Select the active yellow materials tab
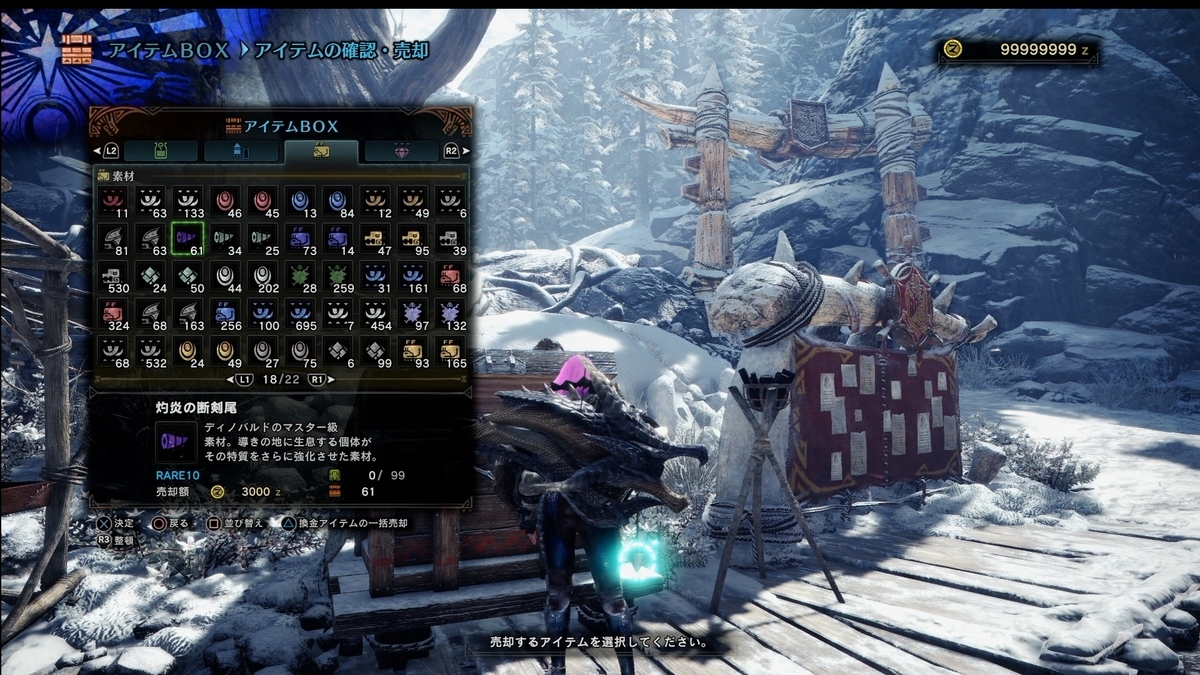Viewport: 1200px width, 675px height. point(321,150)
